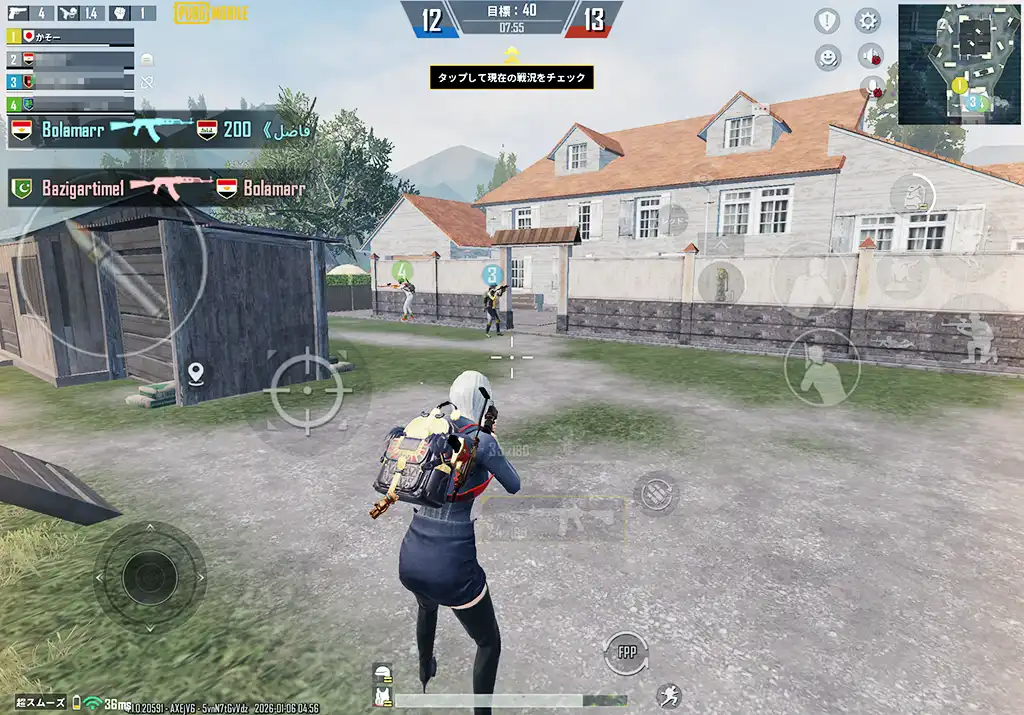This screenshot has width=1024, height=715.
Task: Tap the virtual movement joystick
Action: pos(150,575)
